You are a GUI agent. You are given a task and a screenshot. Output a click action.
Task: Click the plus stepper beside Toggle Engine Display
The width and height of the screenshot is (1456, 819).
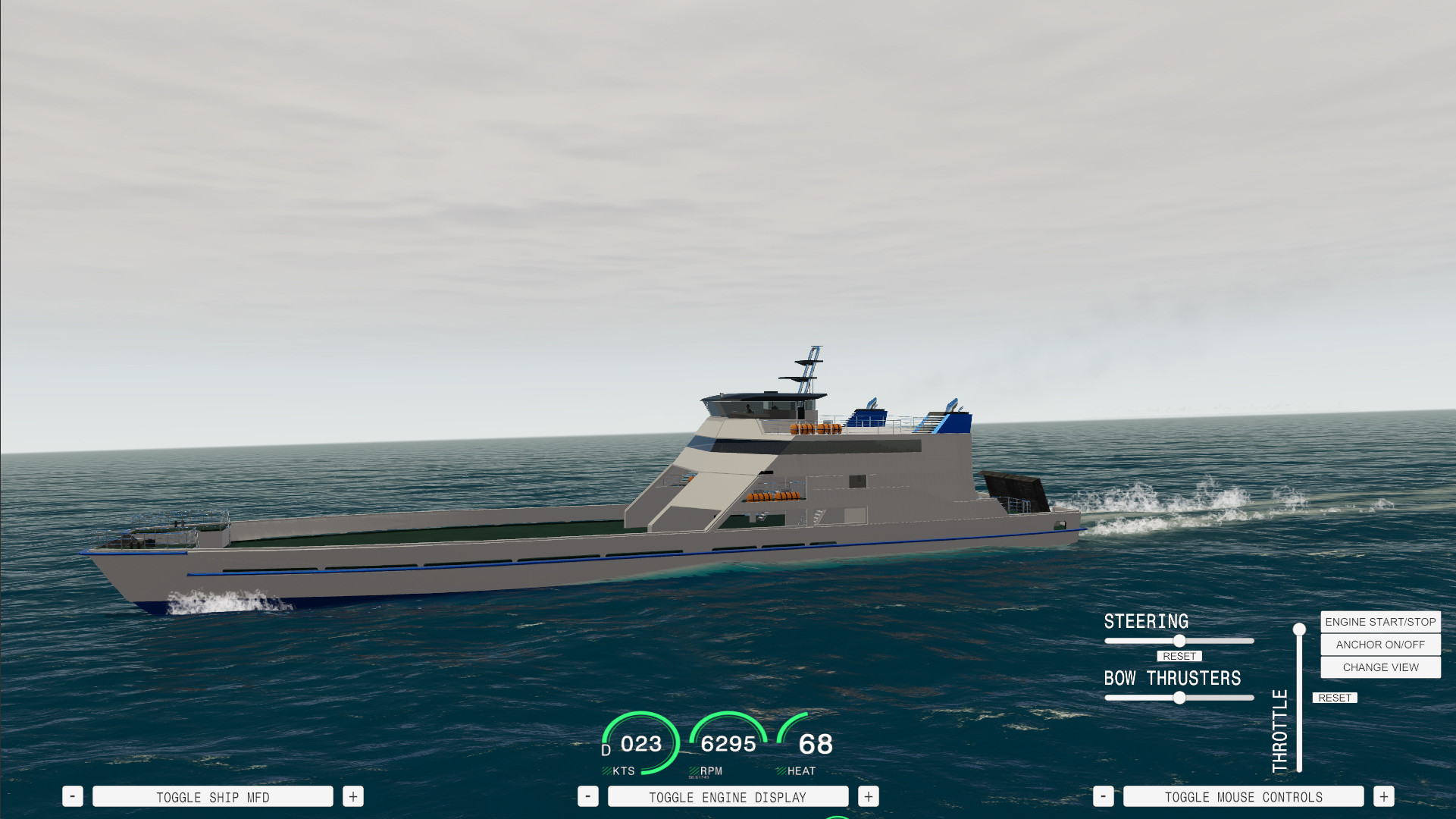coord(868,796)
